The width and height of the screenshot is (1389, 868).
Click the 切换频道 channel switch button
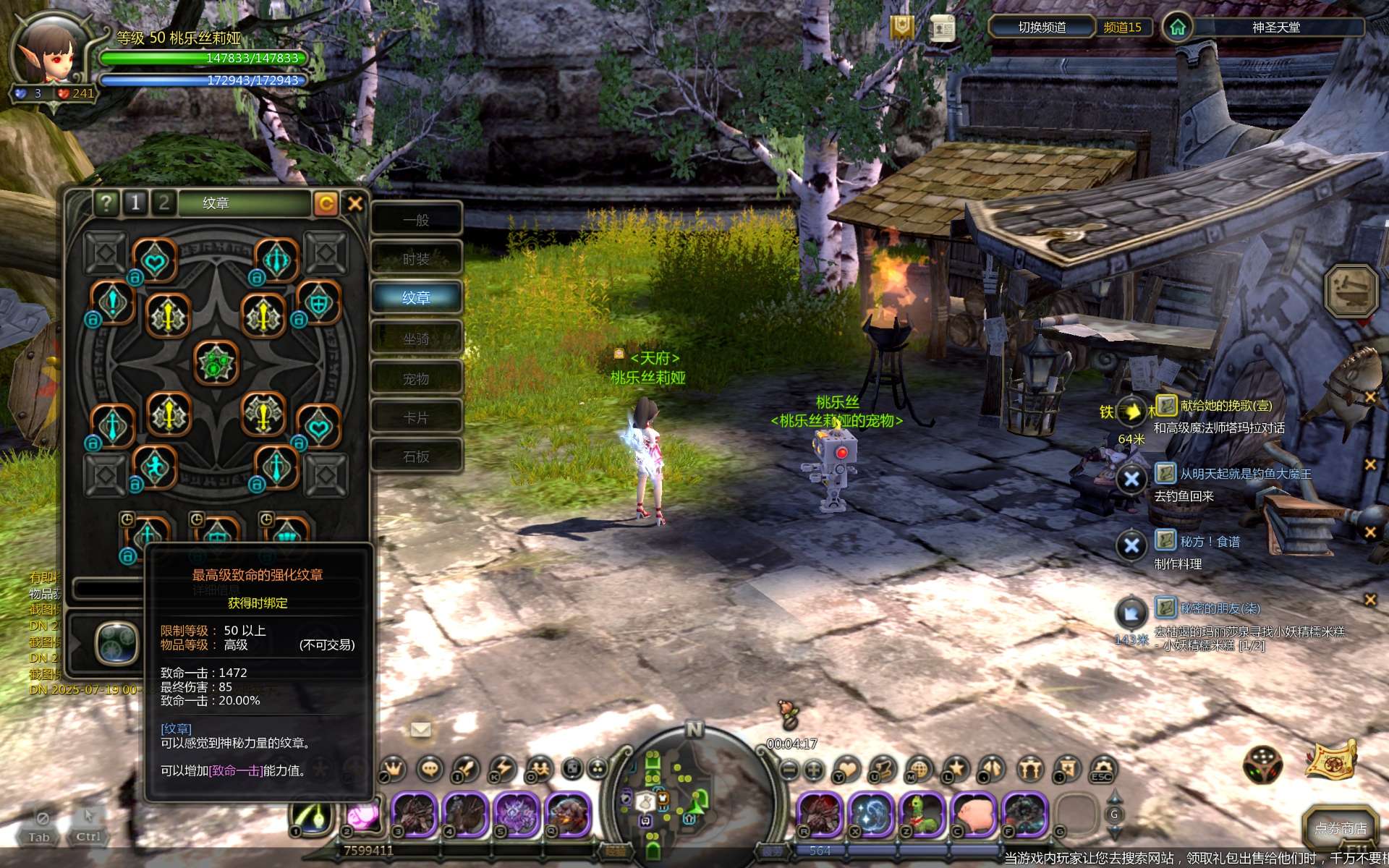1042,27
